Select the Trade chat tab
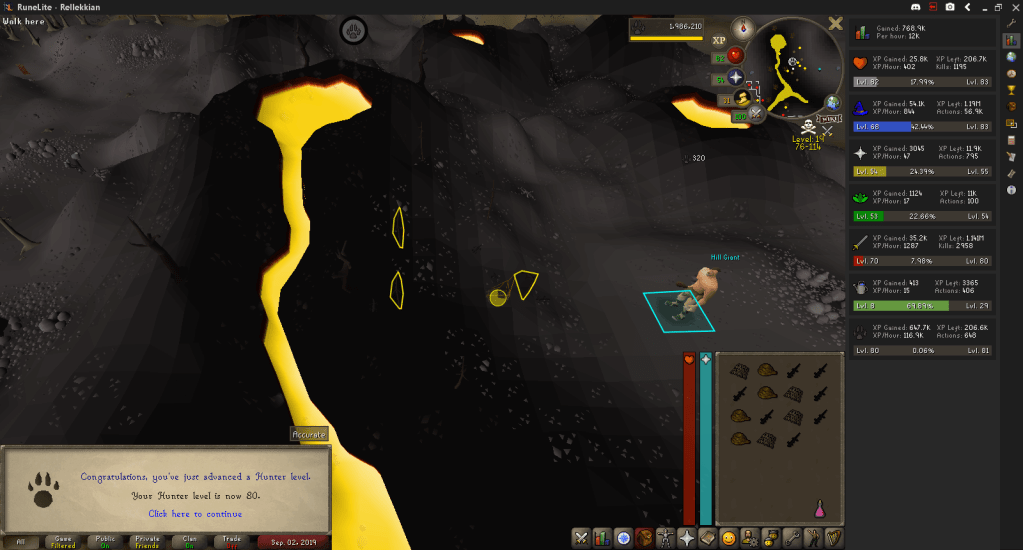The image size is (1023, 550). coord(232,541)
